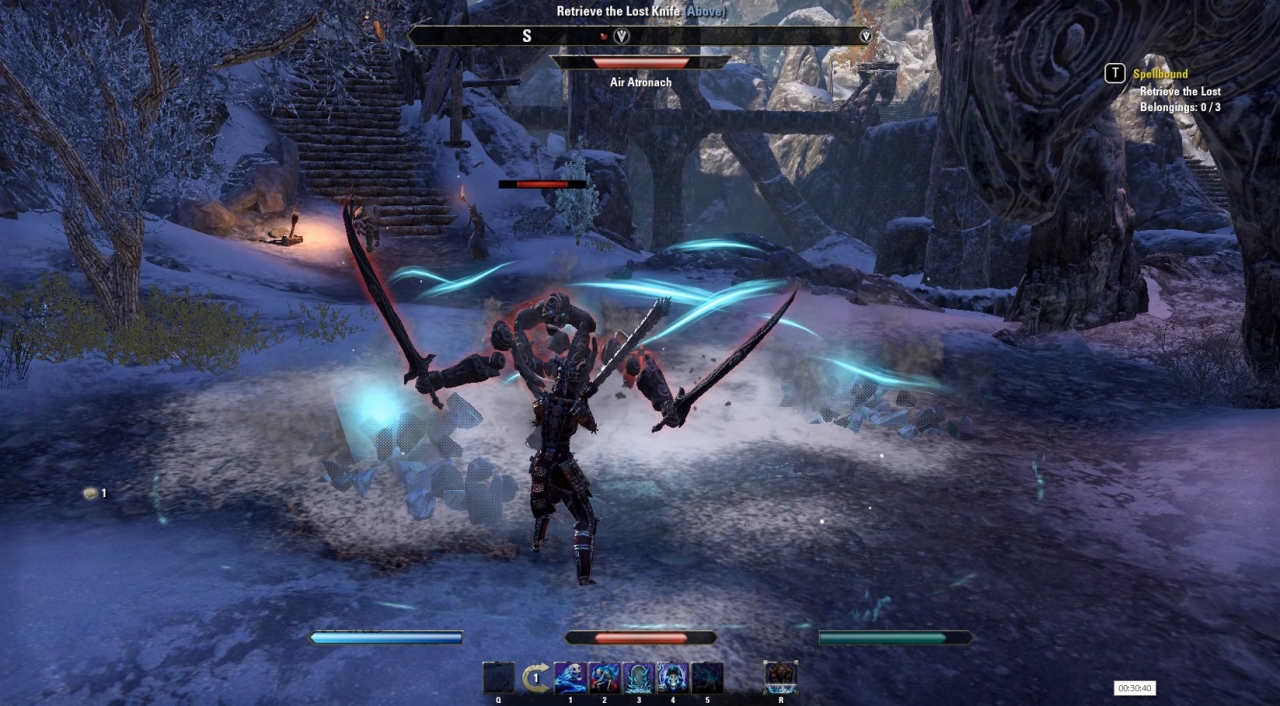
Task: Click the weapon swap arrow icon
Action: coord(536,678)
